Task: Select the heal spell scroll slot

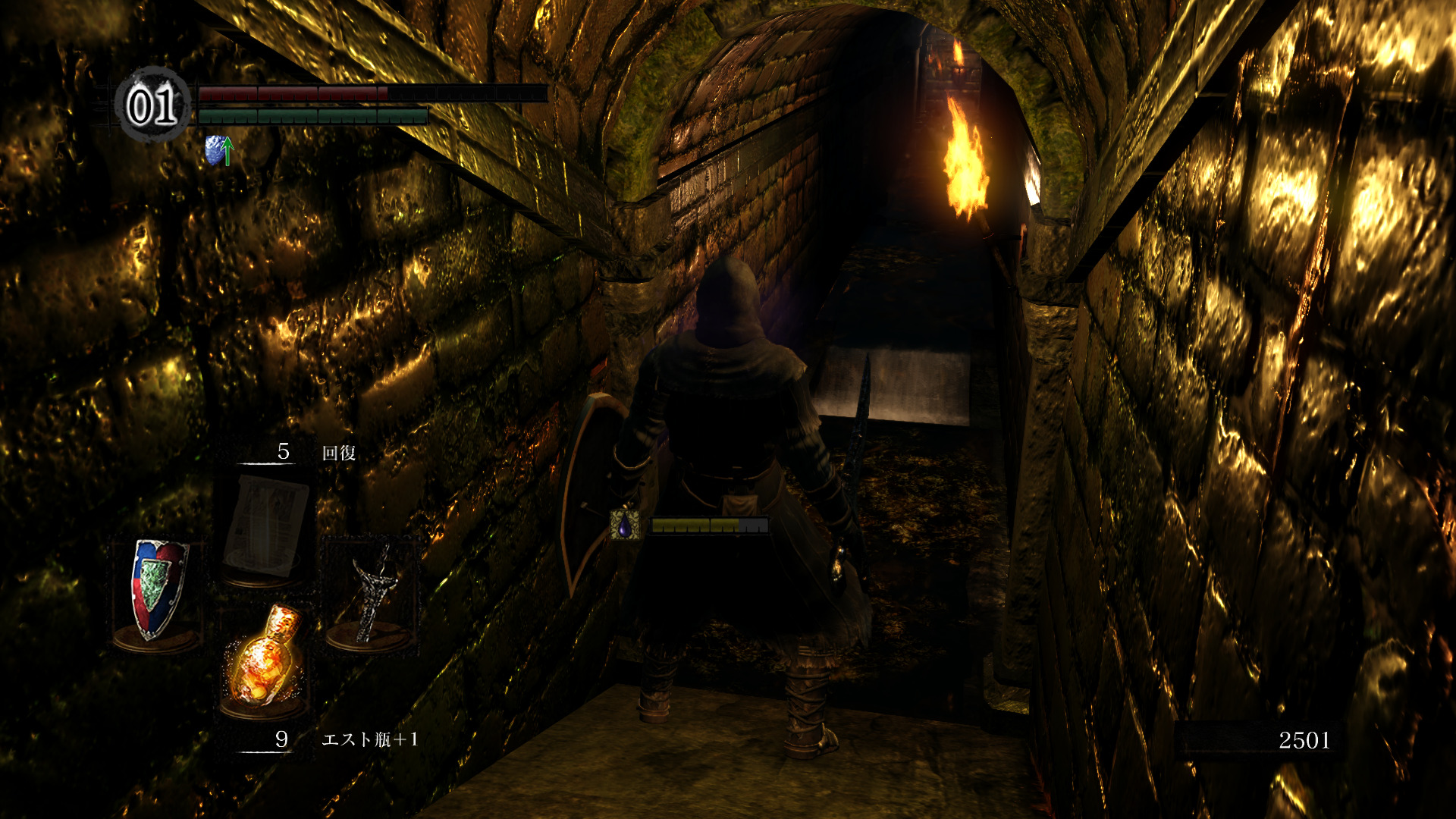Action: point(265,527)
